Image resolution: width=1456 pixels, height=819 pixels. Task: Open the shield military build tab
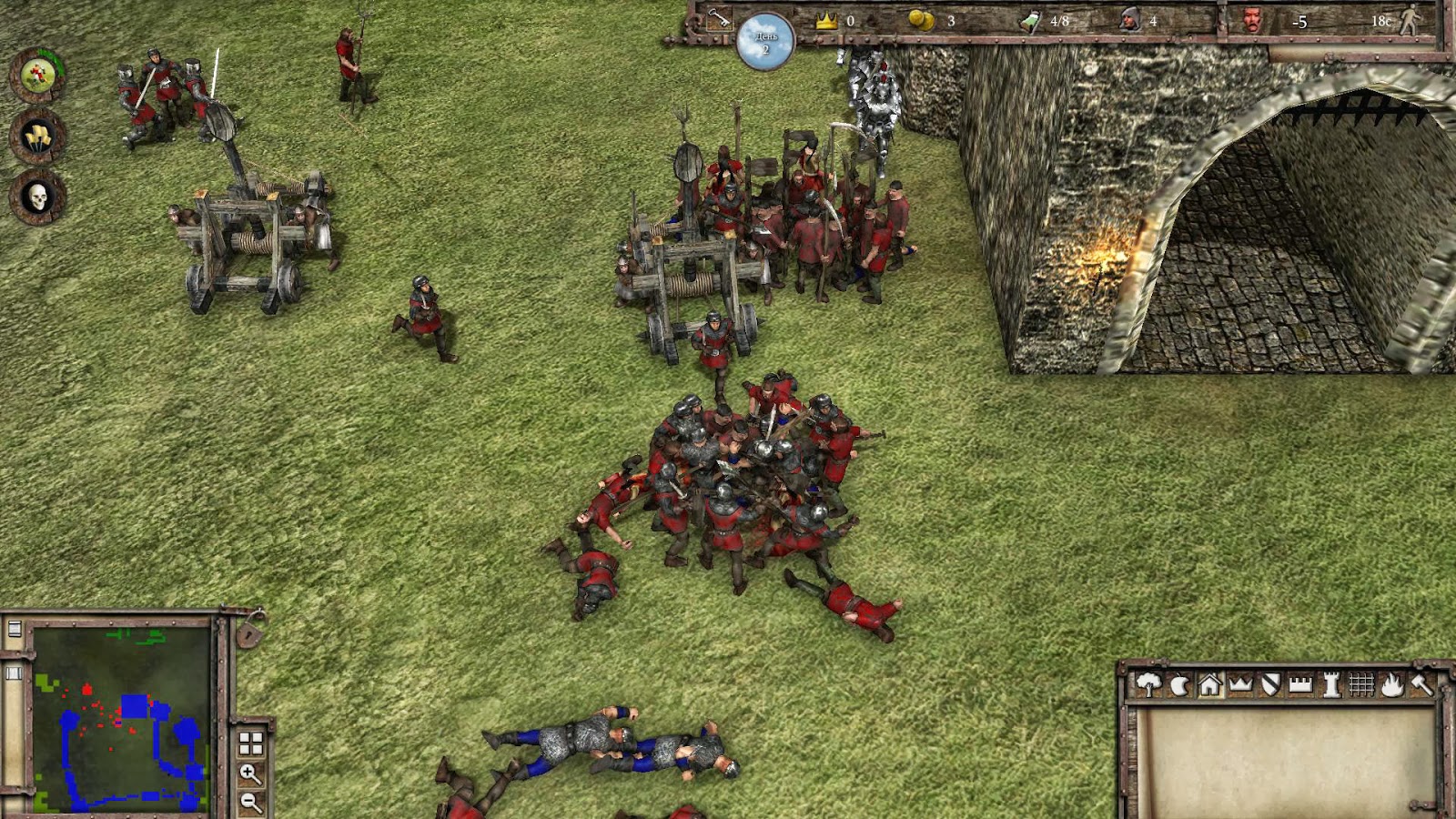(x=1270, y=685)
